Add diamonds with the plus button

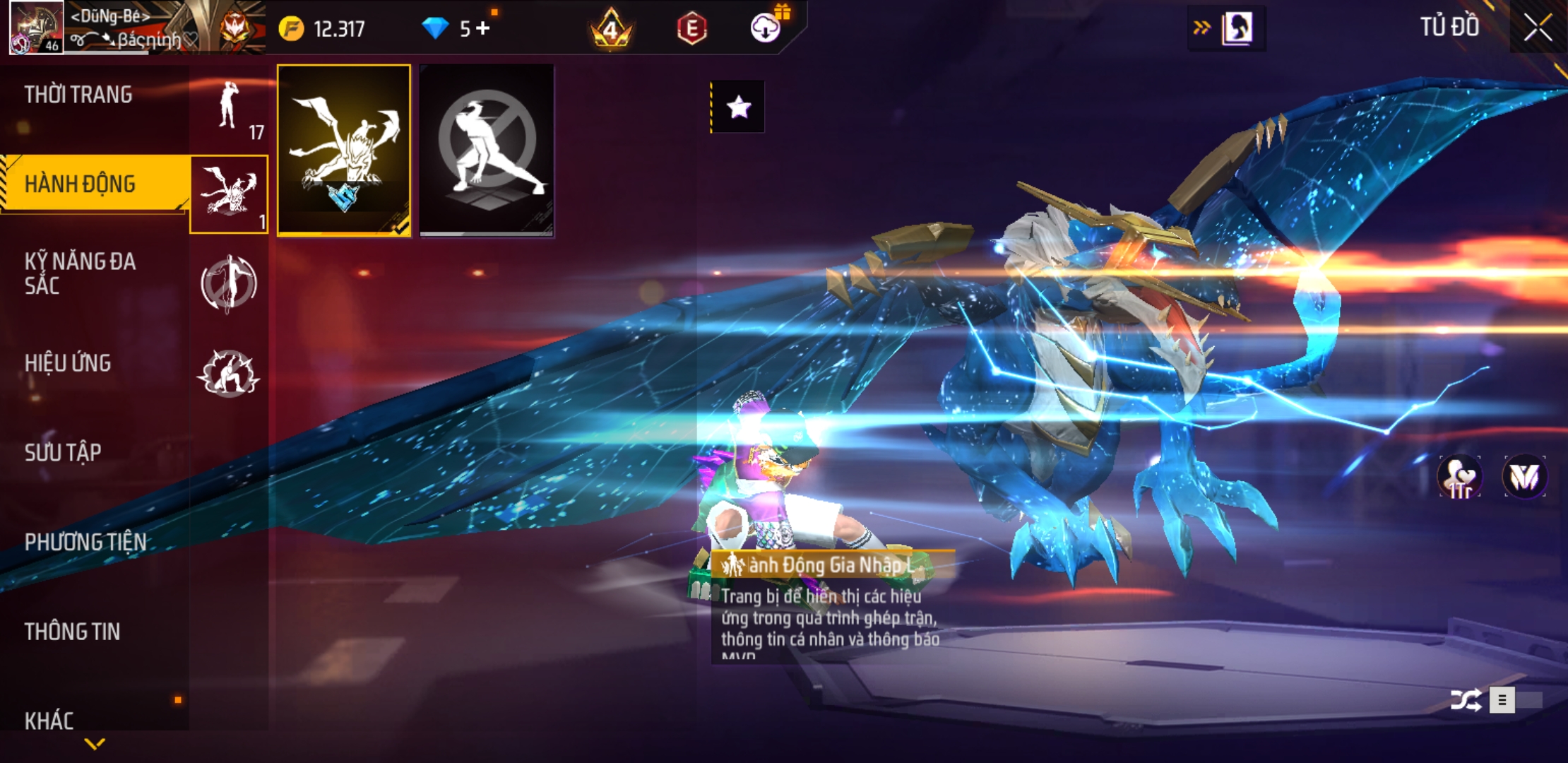pyautogui.click(x=483, y=28)
